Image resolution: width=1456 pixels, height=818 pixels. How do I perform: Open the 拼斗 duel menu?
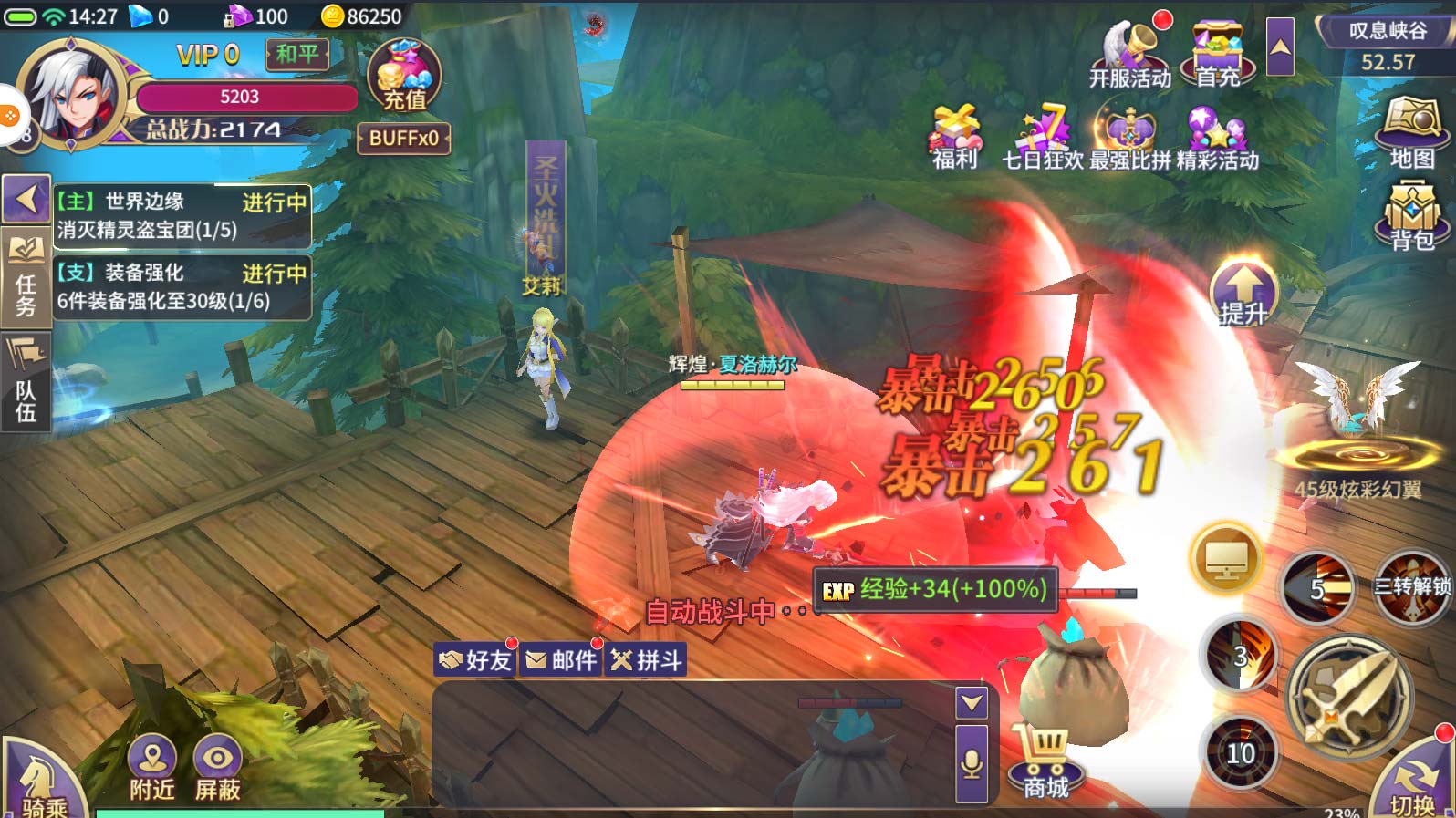click(647, 659)
